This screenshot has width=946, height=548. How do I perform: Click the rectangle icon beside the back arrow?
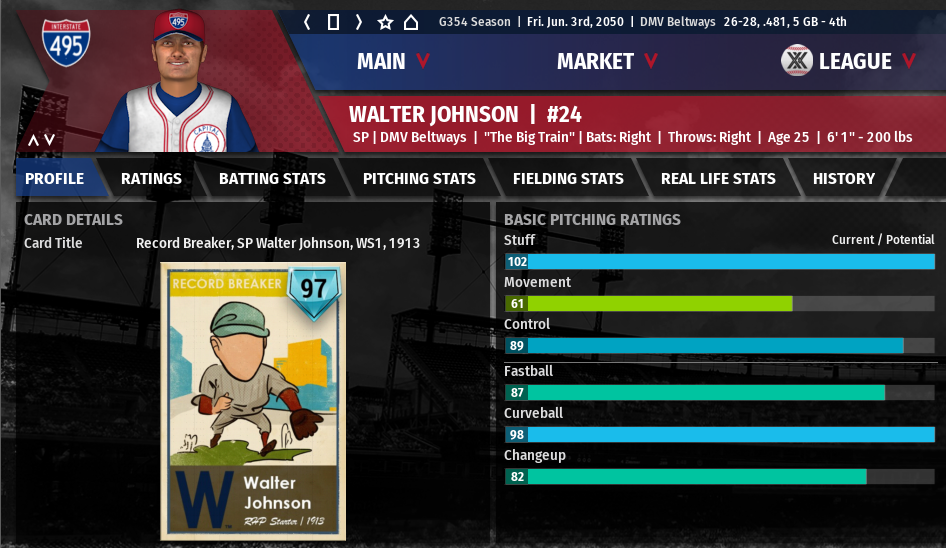tap(333, 22)
